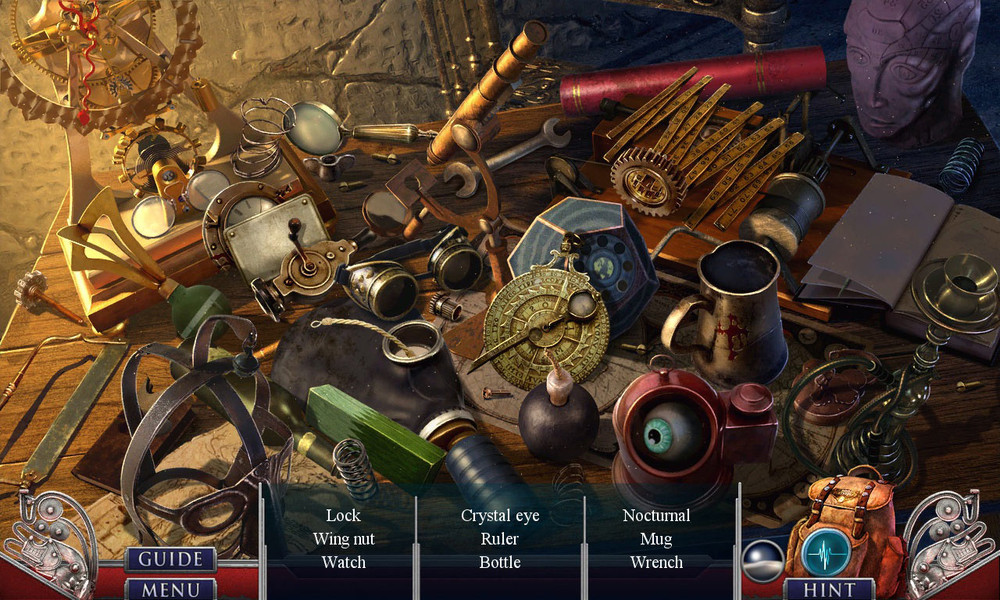The image size is (1000, 600).
Task: Select Crystal eye in the object list
Action: click(500, 516)
